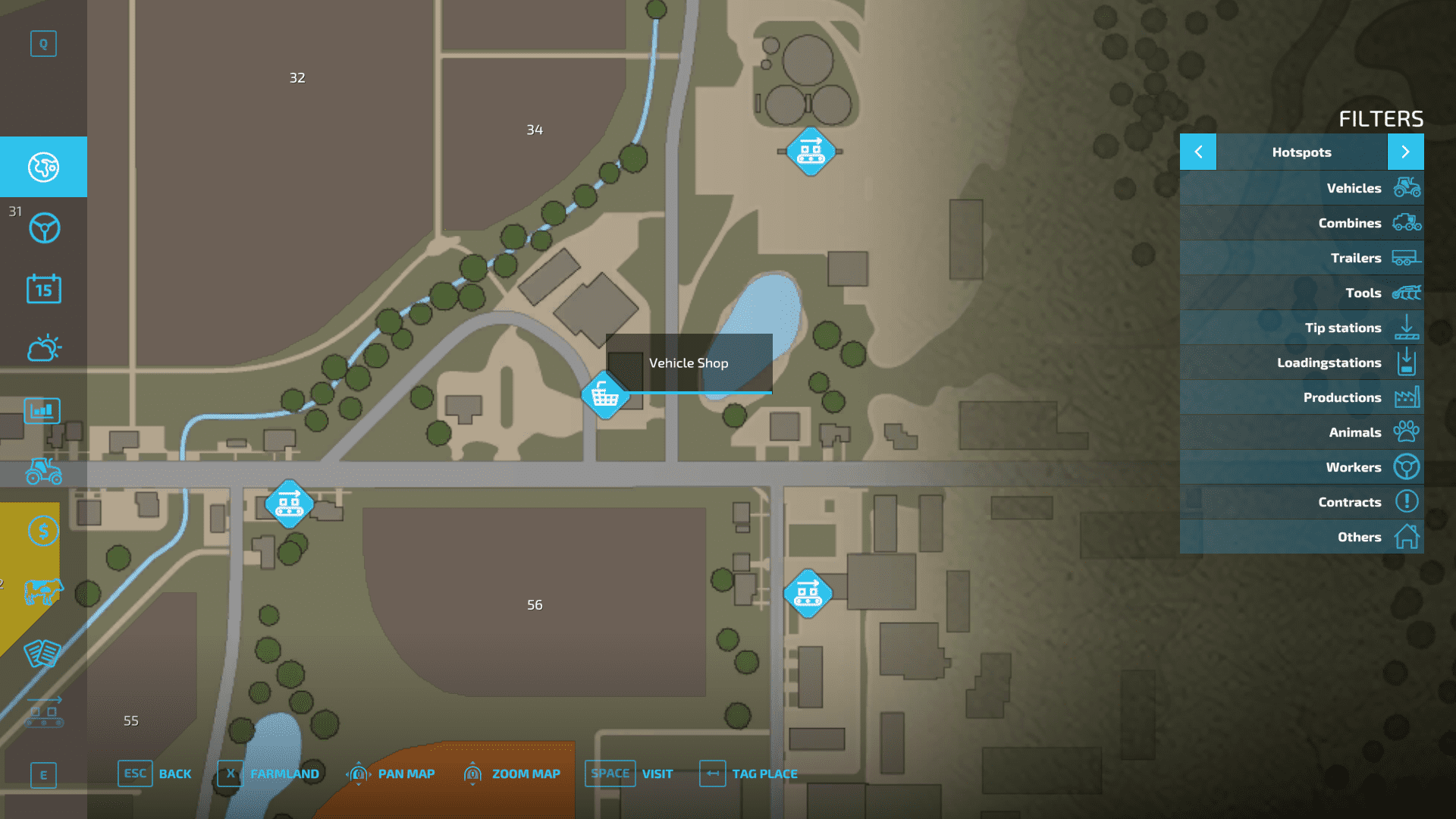Open the steering wheel workers tab

pos(43,227)
